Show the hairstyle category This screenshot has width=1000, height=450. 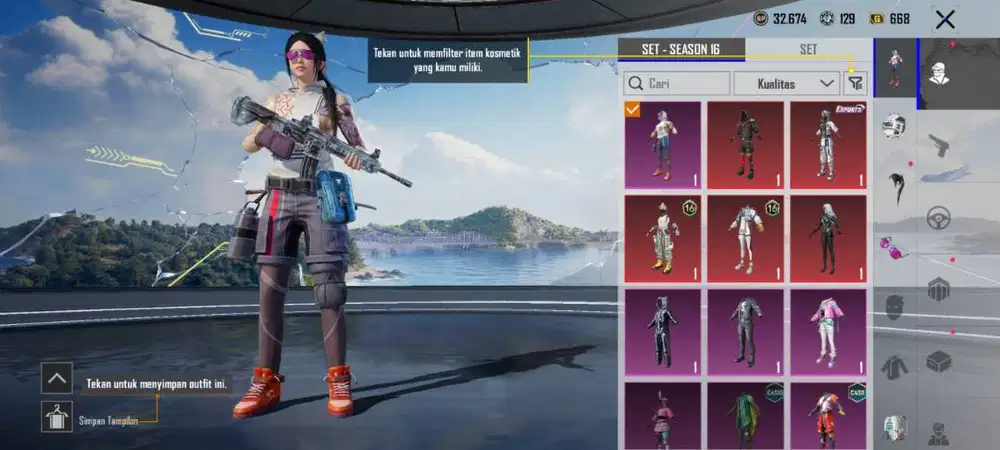(894, 185)
